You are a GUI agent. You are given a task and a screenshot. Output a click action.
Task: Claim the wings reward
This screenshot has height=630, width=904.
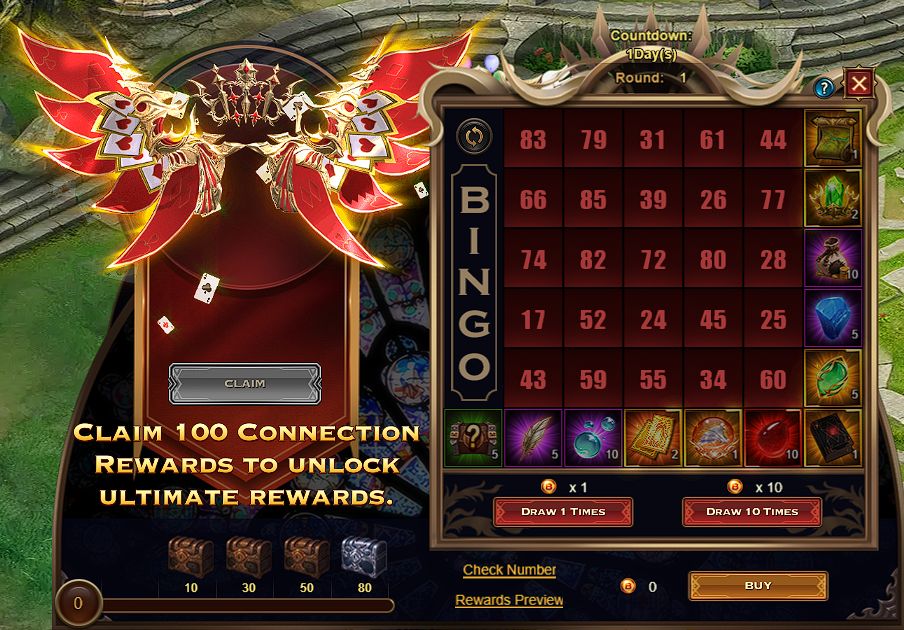coord(245,383)
